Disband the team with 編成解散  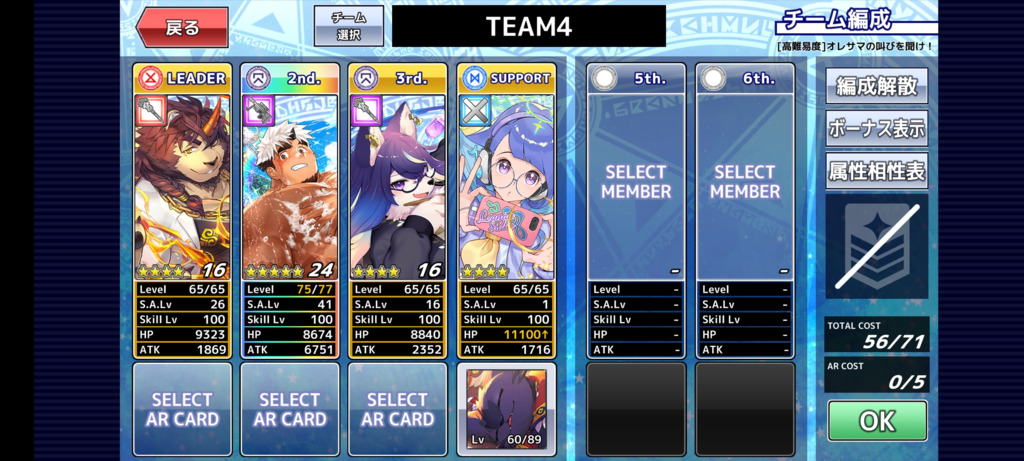point(876,86)
